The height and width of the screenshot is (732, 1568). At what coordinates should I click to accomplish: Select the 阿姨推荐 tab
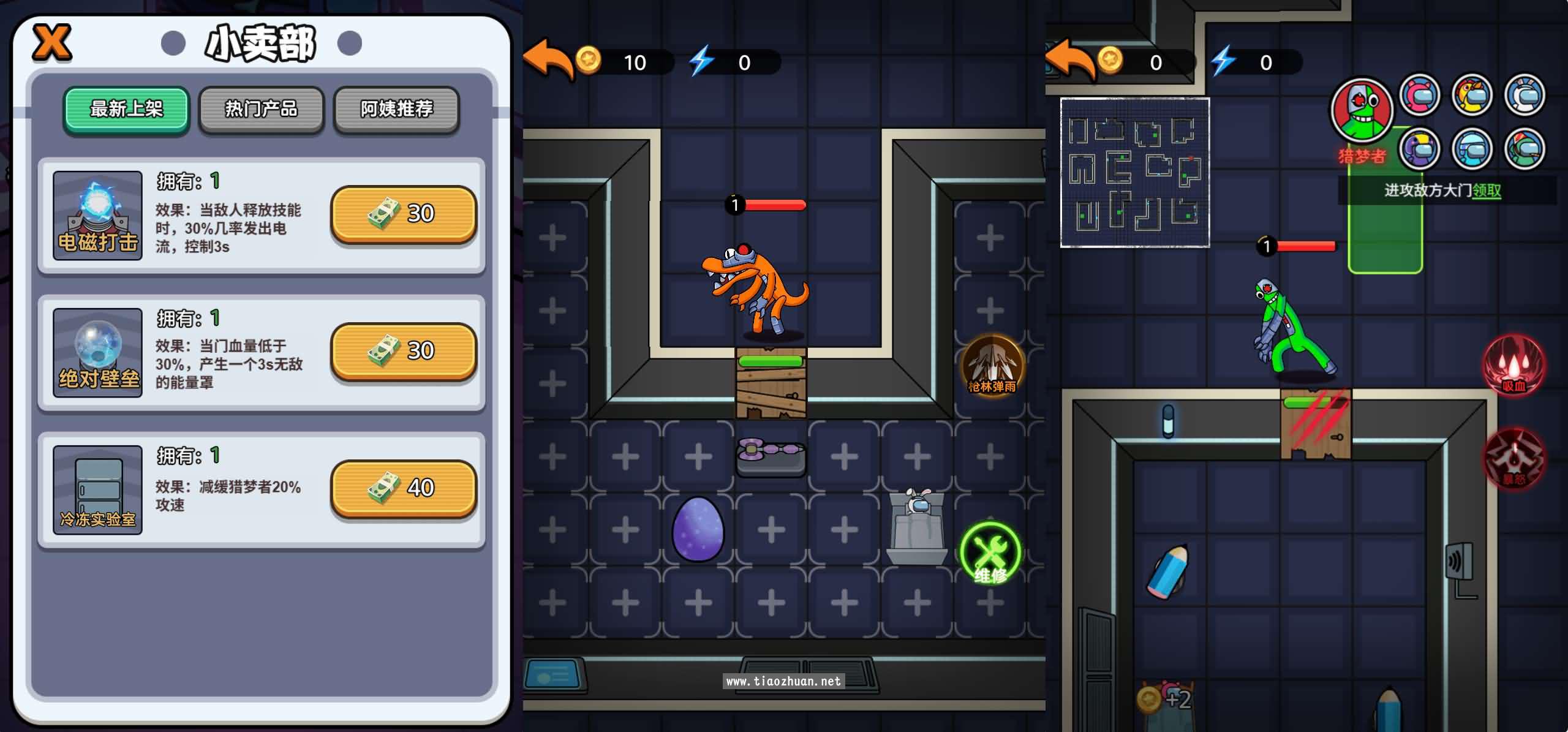tap(396, 110)
